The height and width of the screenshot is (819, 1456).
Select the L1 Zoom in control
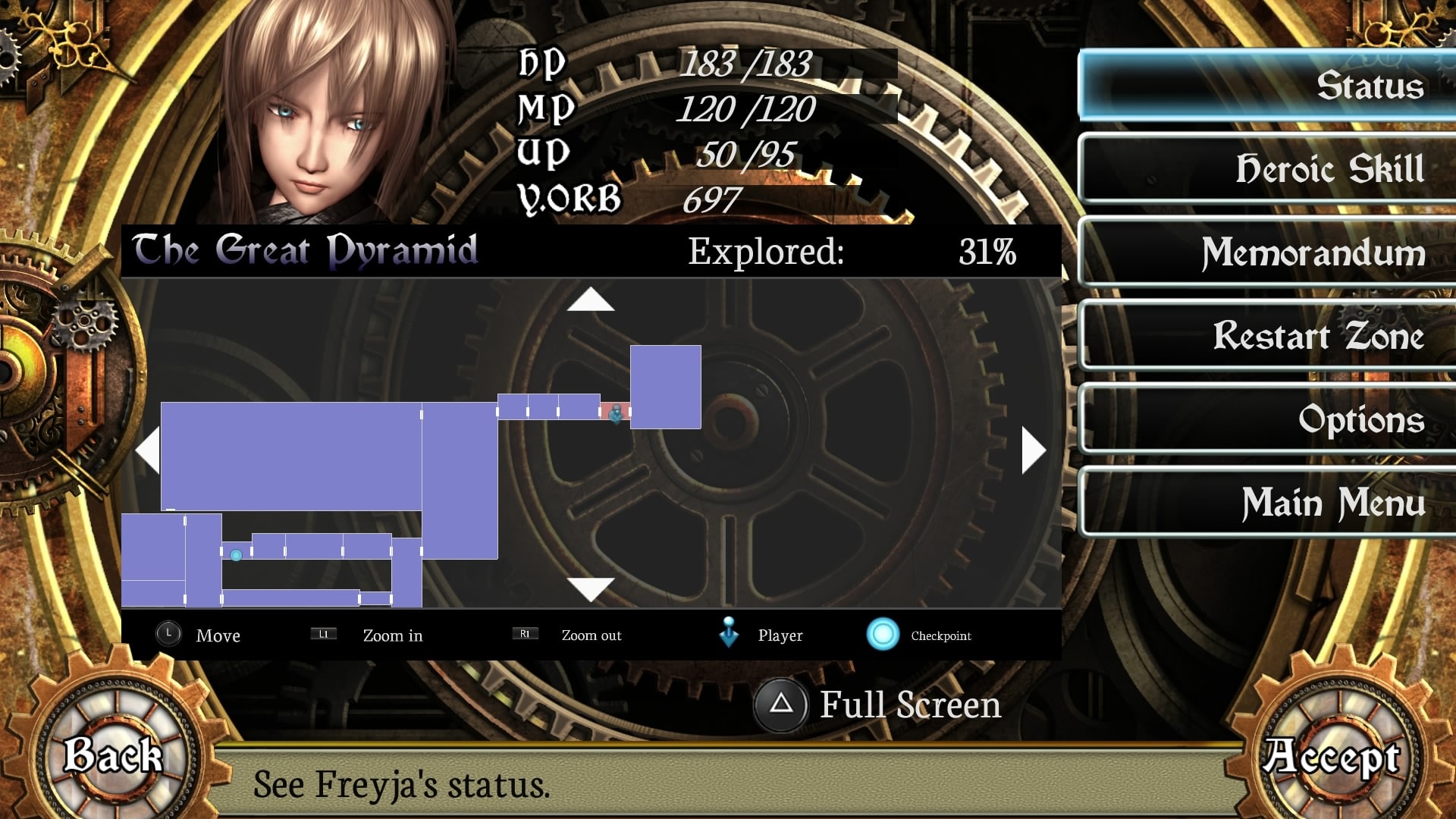[x=323, y=634]
